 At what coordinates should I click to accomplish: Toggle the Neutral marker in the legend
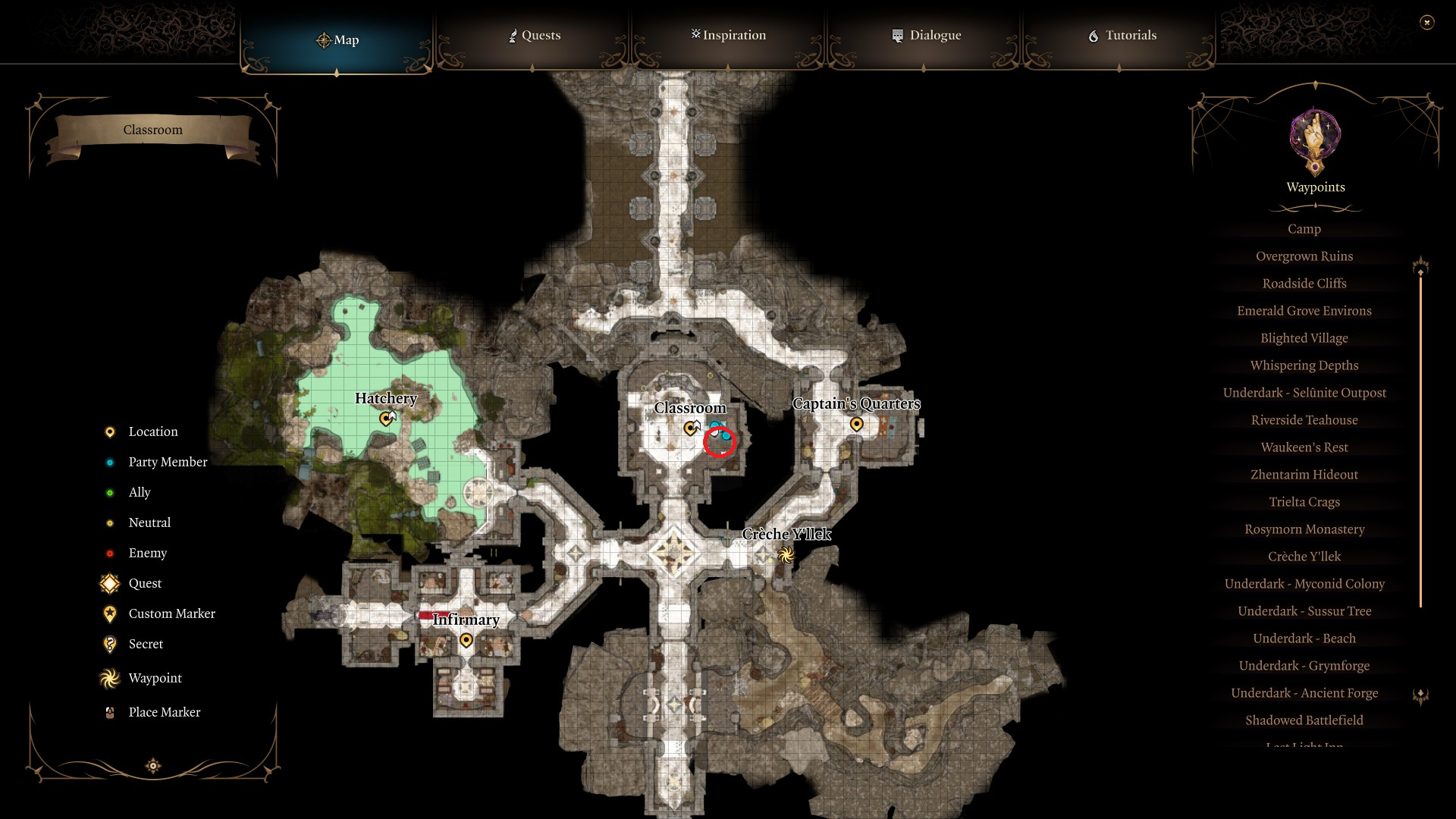pyautogui.click(x=109, y=522)
